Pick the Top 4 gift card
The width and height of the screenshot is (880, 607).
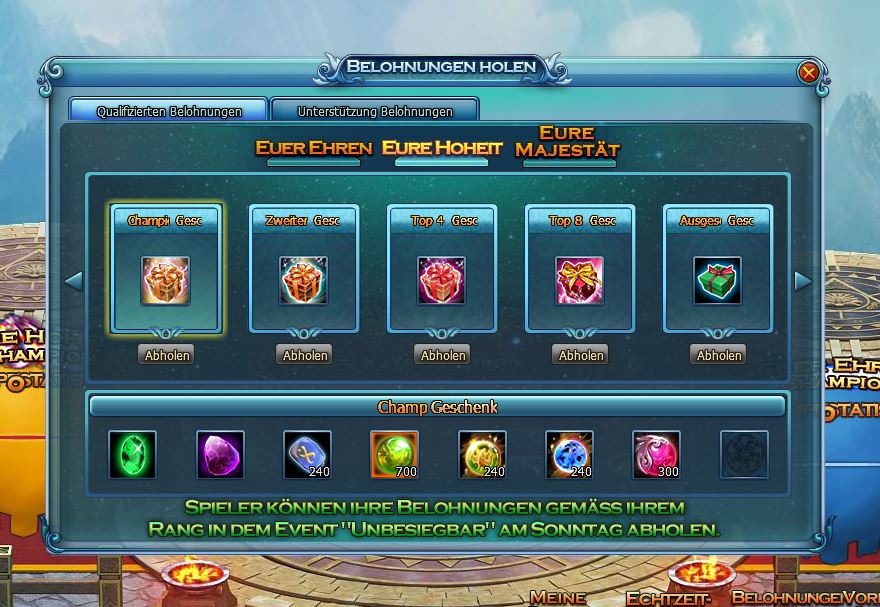(442, 268)
